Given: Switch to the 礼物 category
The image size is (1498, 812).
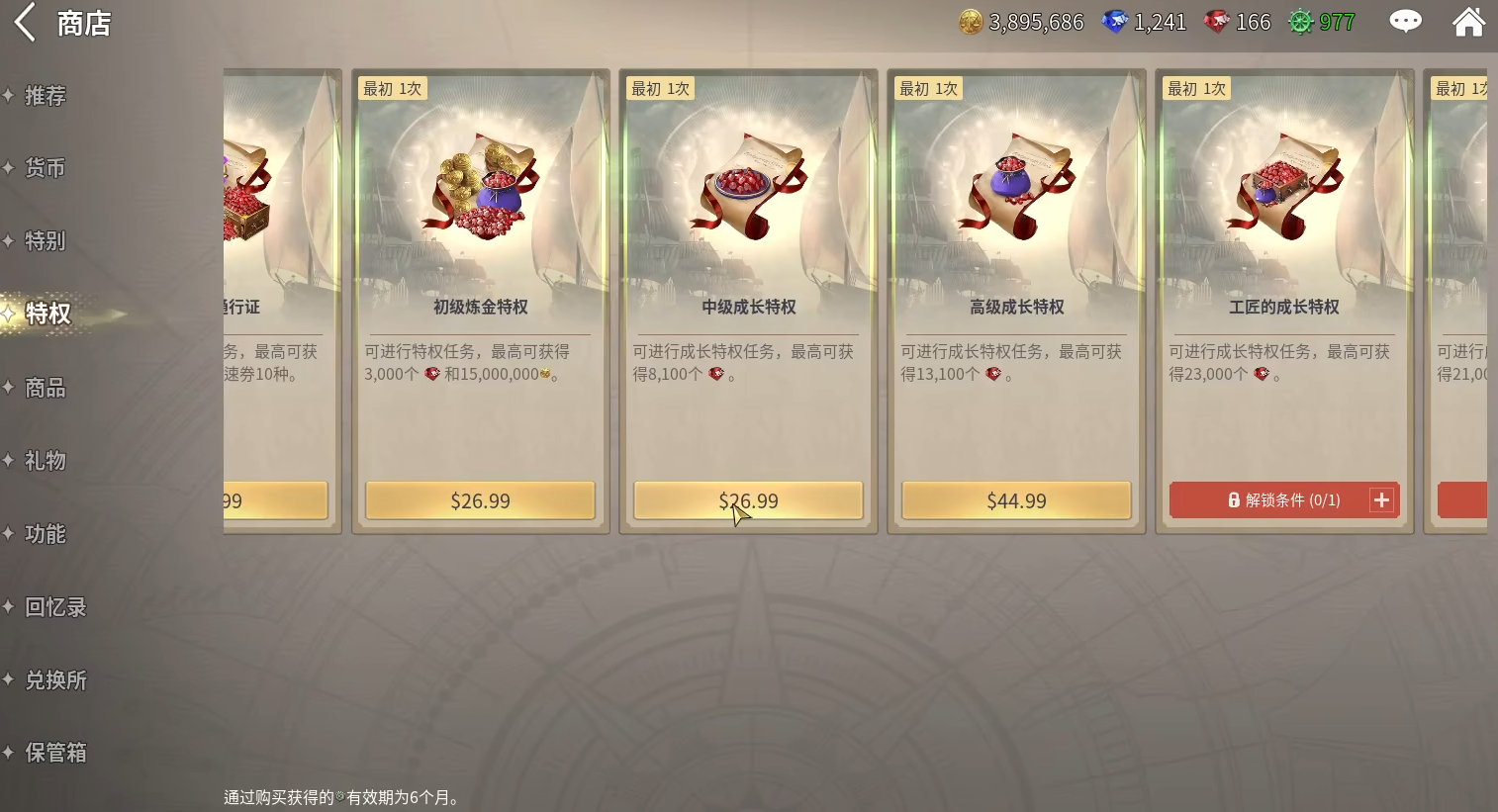Looking at the screenshot, I should tap(44, 460).
